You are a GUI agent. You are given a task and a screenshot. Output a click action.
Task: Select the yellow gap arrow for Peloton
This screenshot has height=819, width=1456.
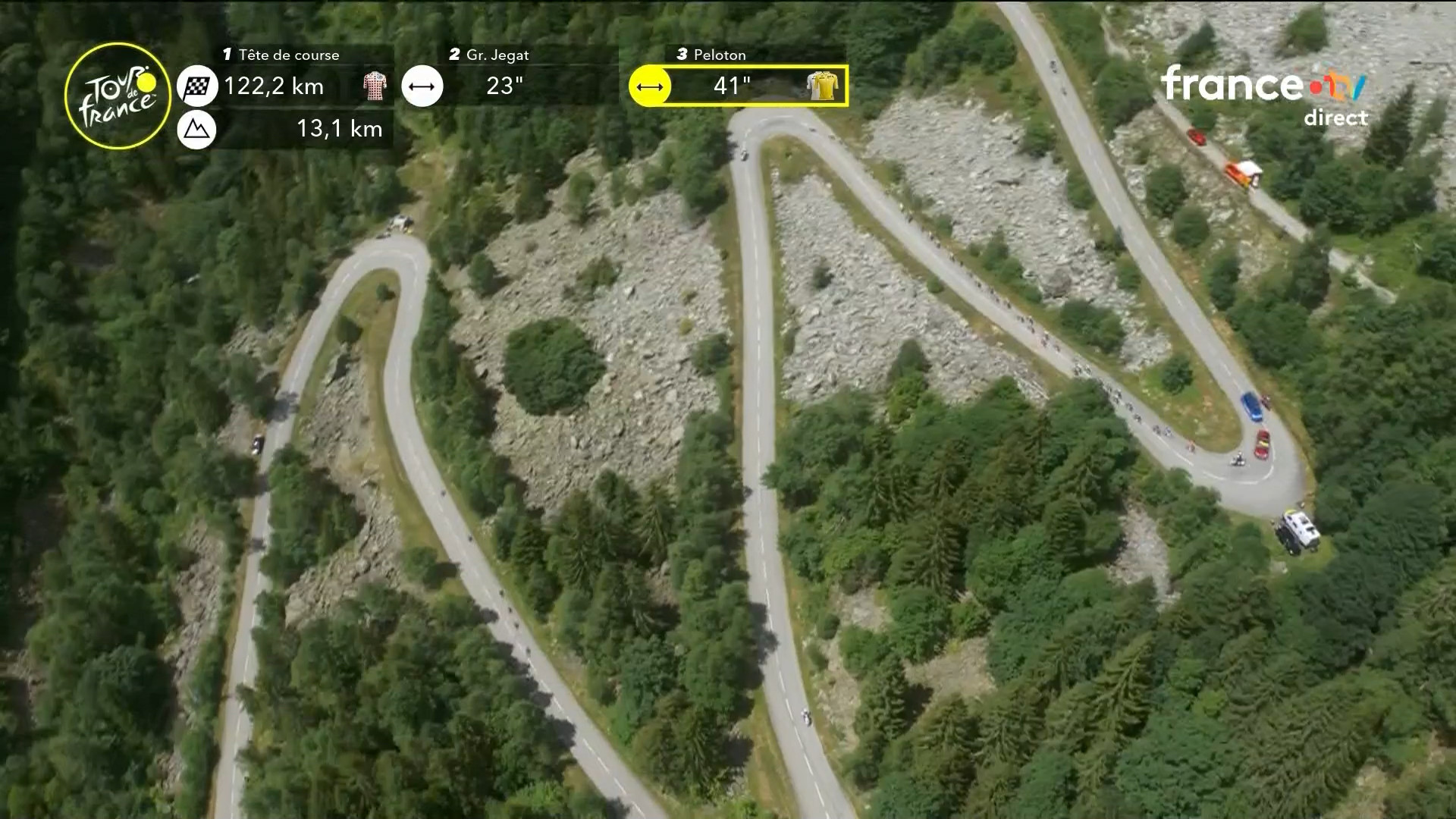click(x=650, y=86)
